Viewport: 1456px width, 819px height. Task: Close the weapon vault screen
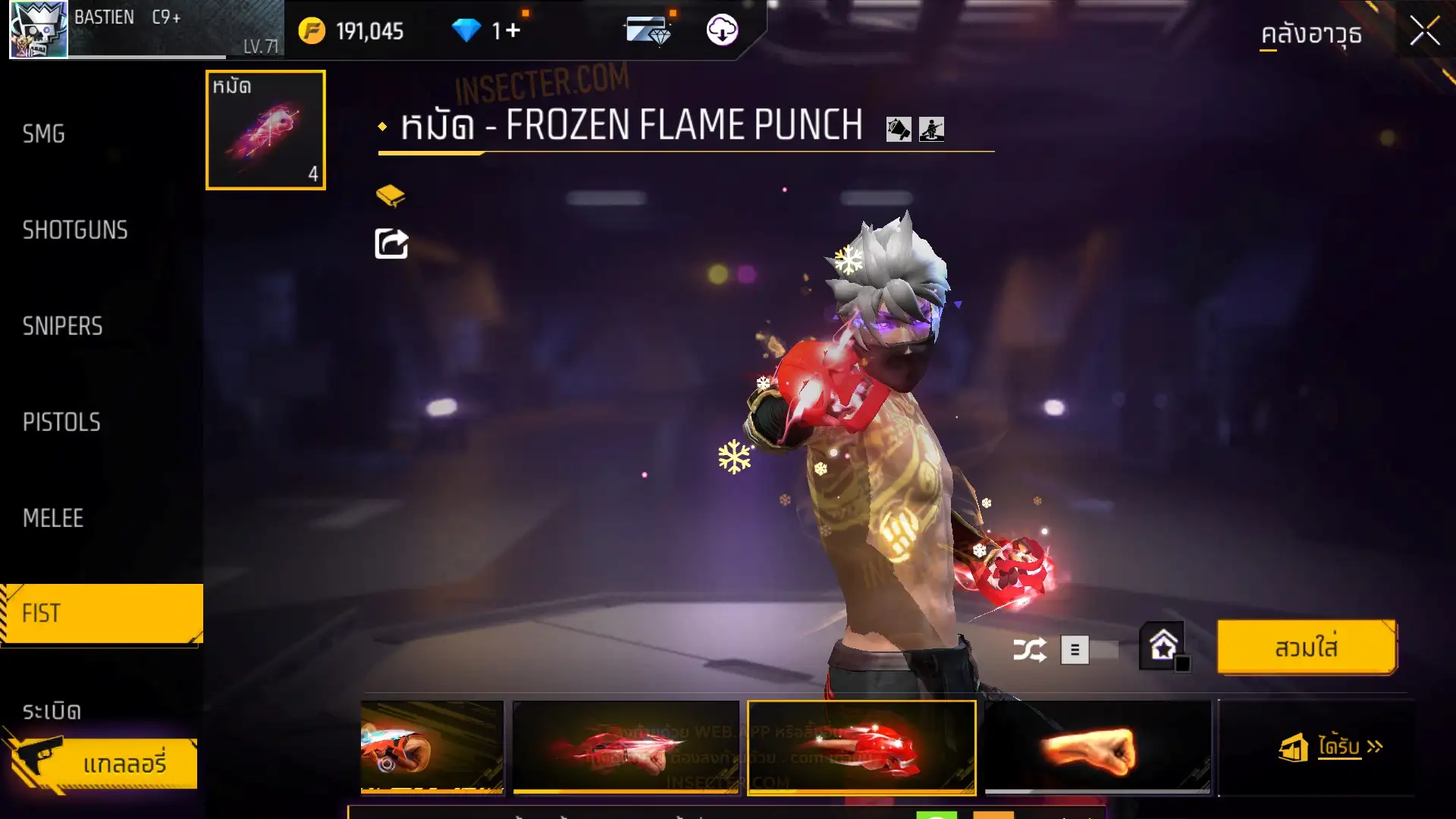click(1424, 31)
